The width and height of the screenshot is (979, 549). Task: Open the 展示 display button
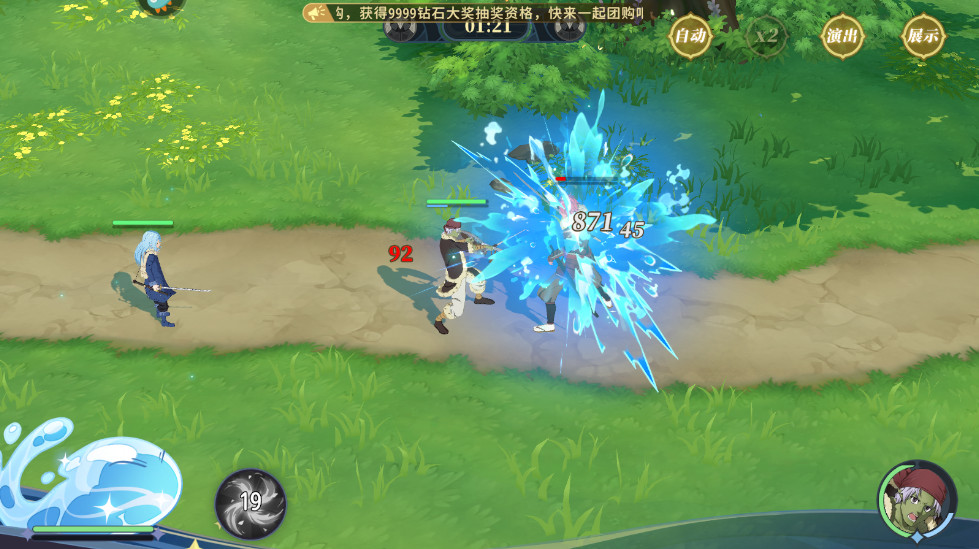coord(922,37)
